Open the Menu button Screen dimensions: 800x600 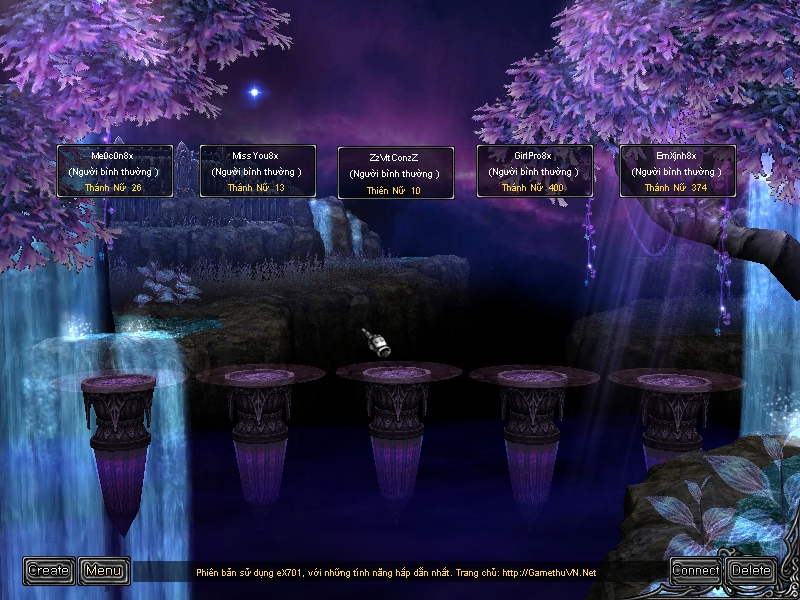104,570
